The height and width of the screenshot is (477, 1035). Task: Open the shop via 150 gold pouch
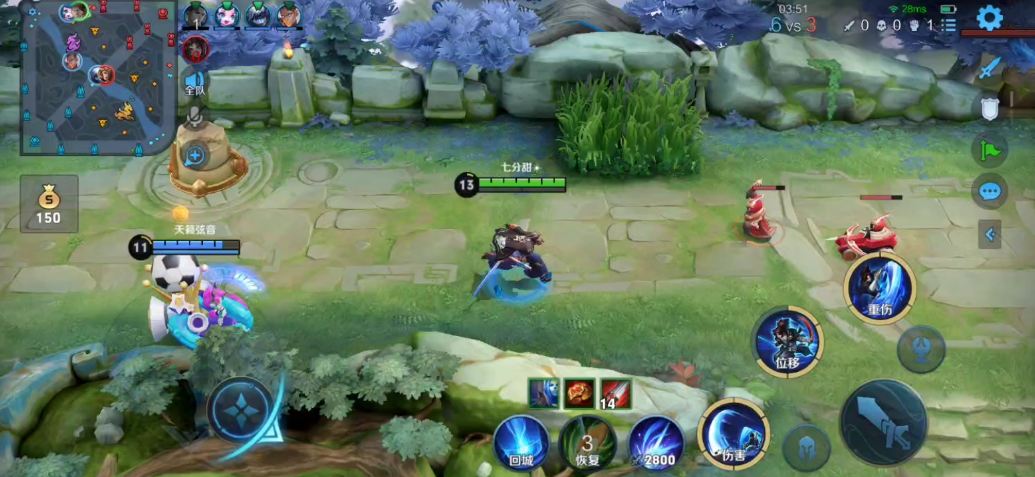pyautogui.click(x=48, y=204)
